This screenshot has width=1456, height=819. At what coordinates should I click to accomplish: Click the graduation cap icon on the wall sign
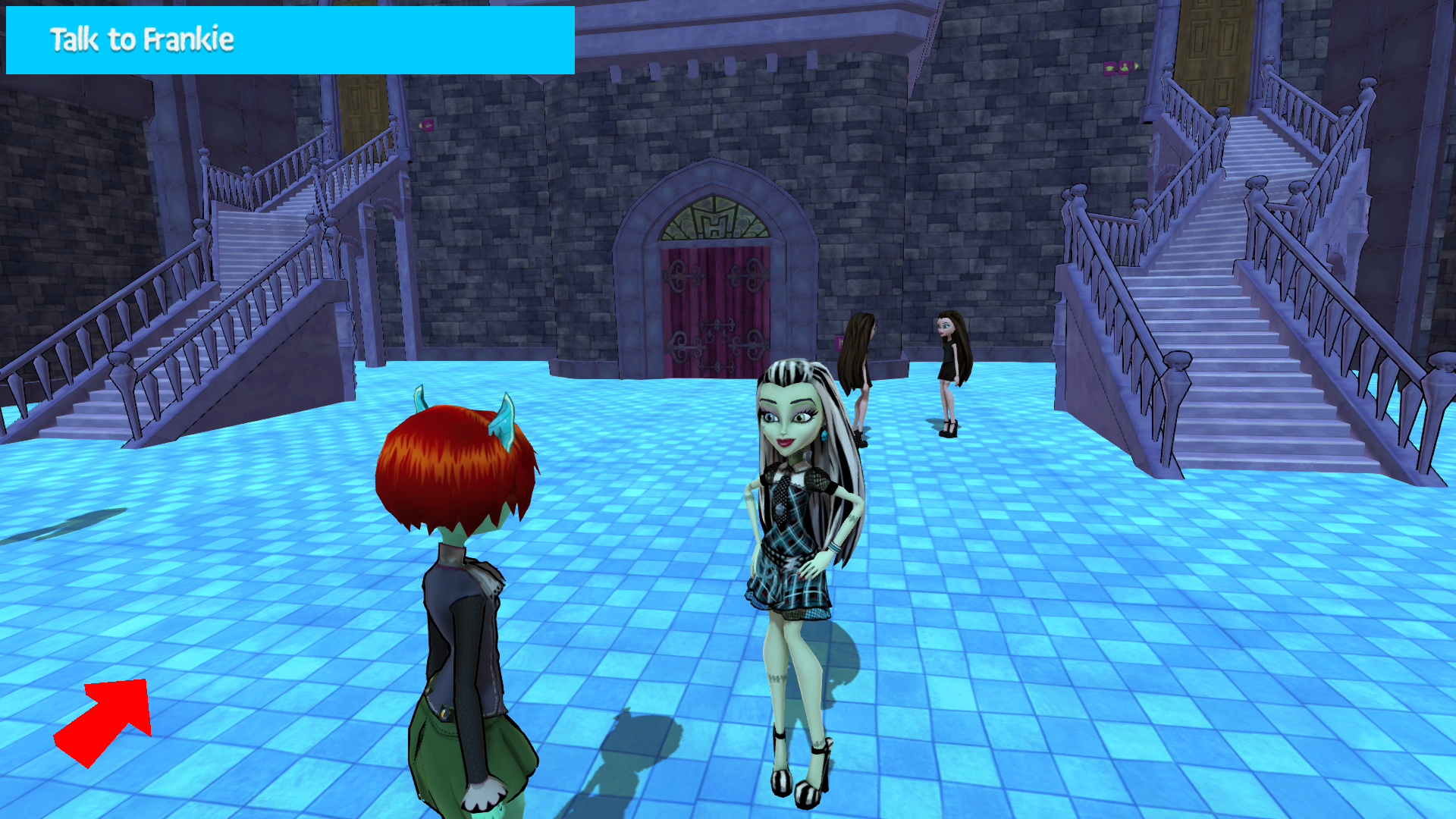point(1109,67)
